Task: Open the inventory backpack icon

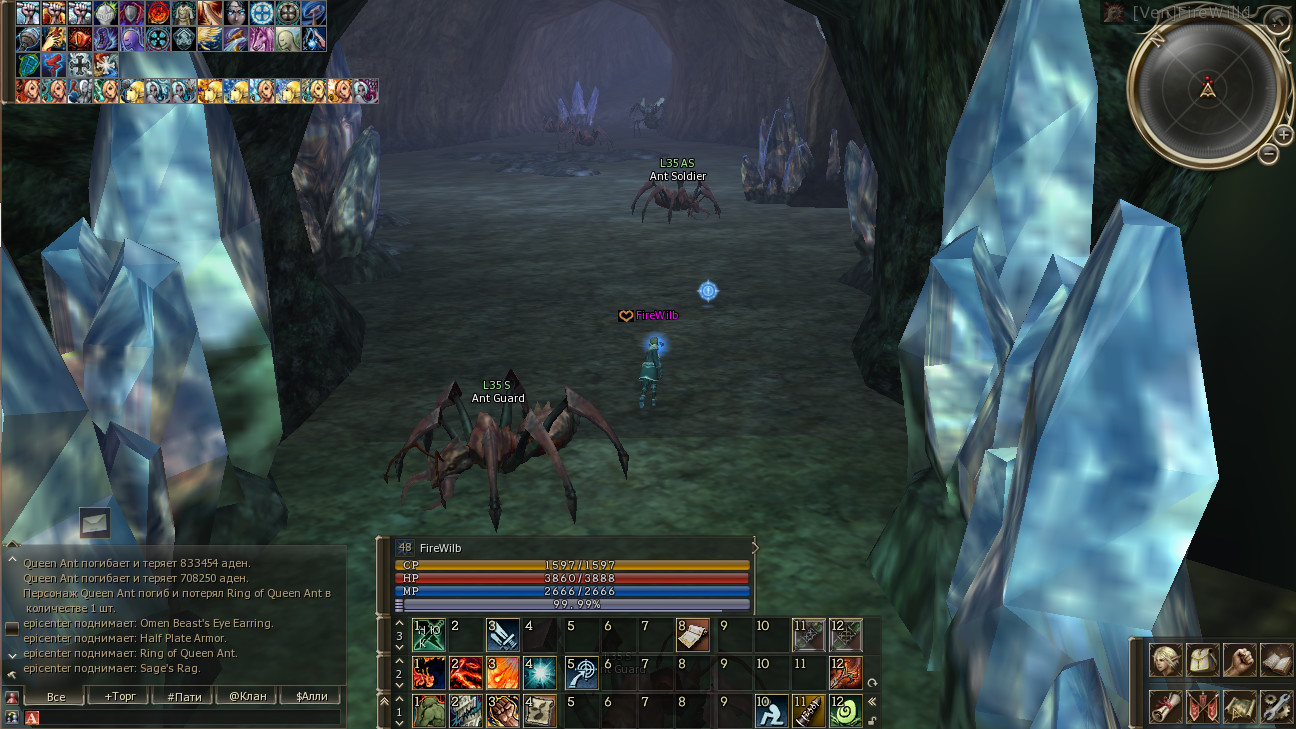Action: coord(1202,660)
